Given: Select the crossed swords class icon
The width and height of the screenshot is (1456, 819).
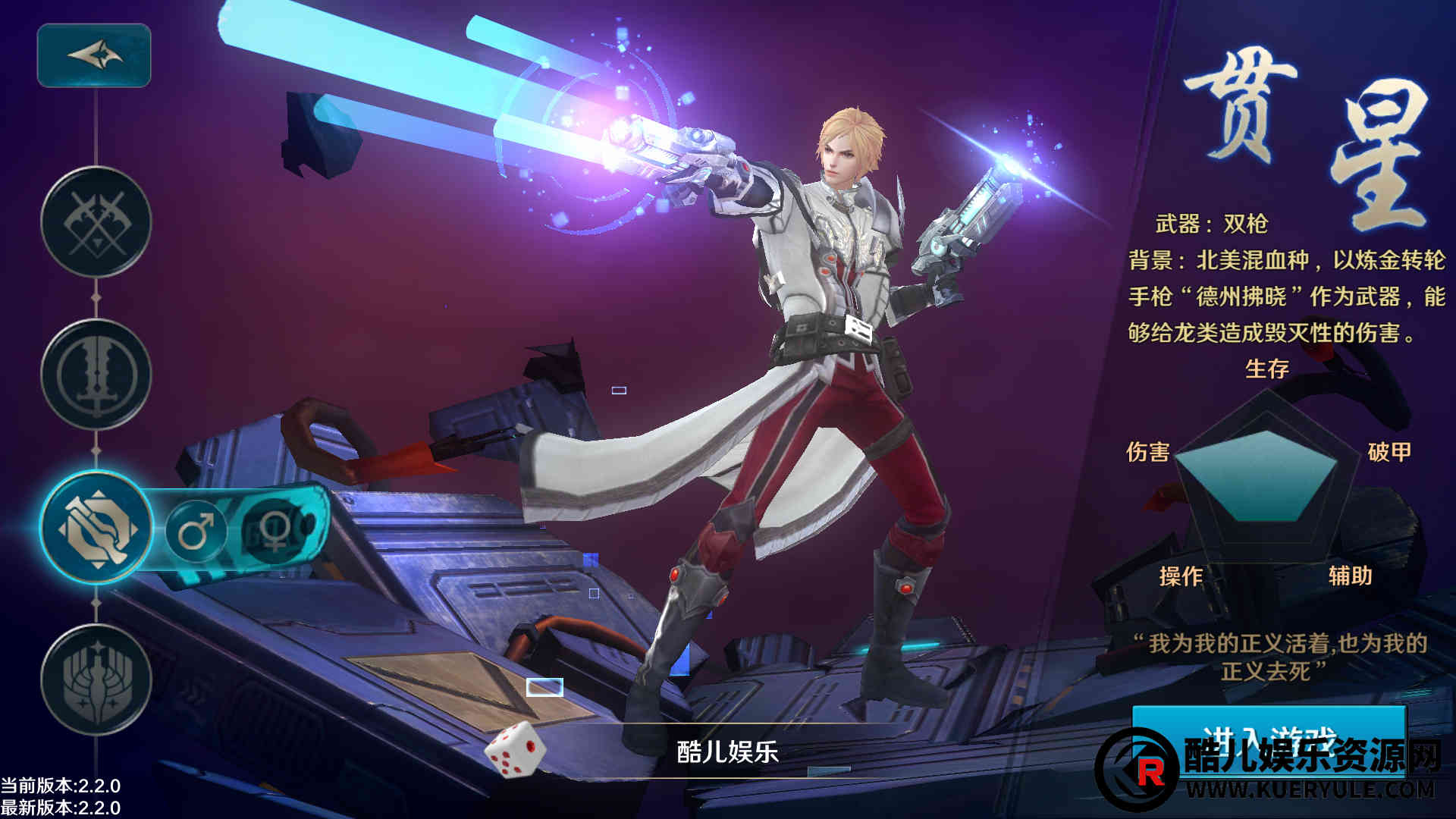Looking at the screenshot, I should tap(96, 223).
